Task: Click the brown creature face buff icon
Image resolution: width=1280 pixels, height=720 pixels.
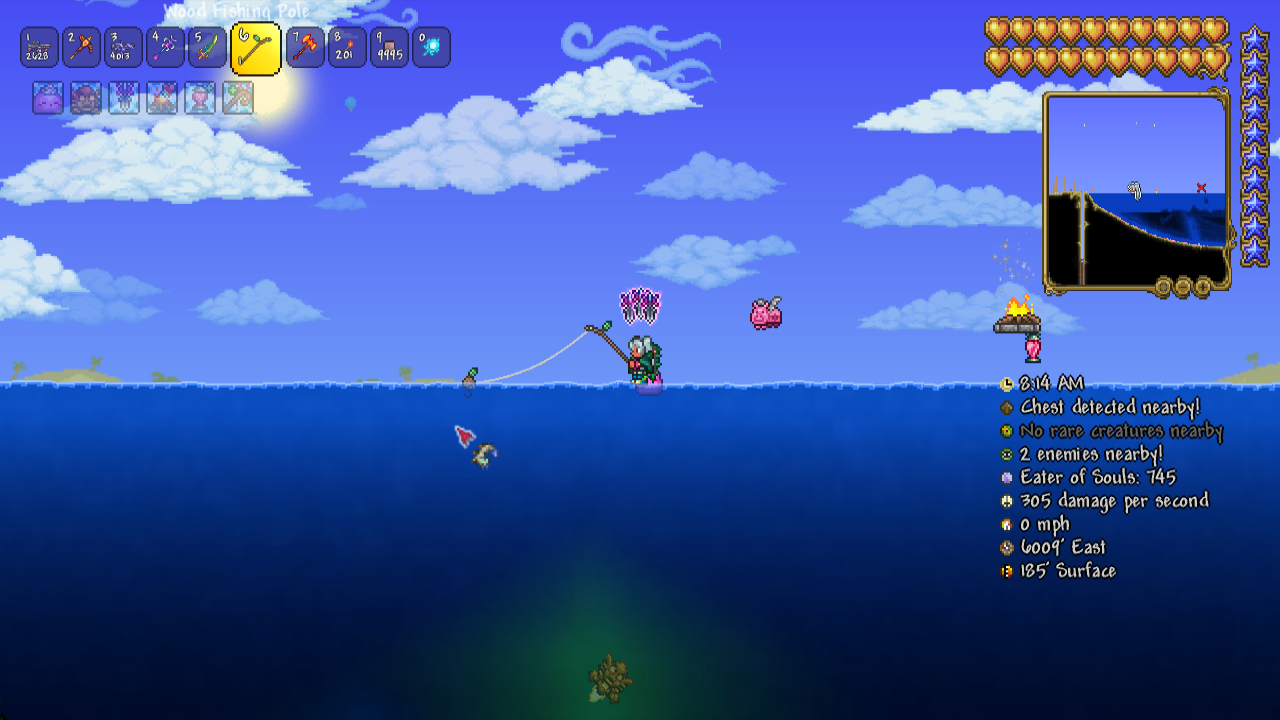Action: pos(86,98)
